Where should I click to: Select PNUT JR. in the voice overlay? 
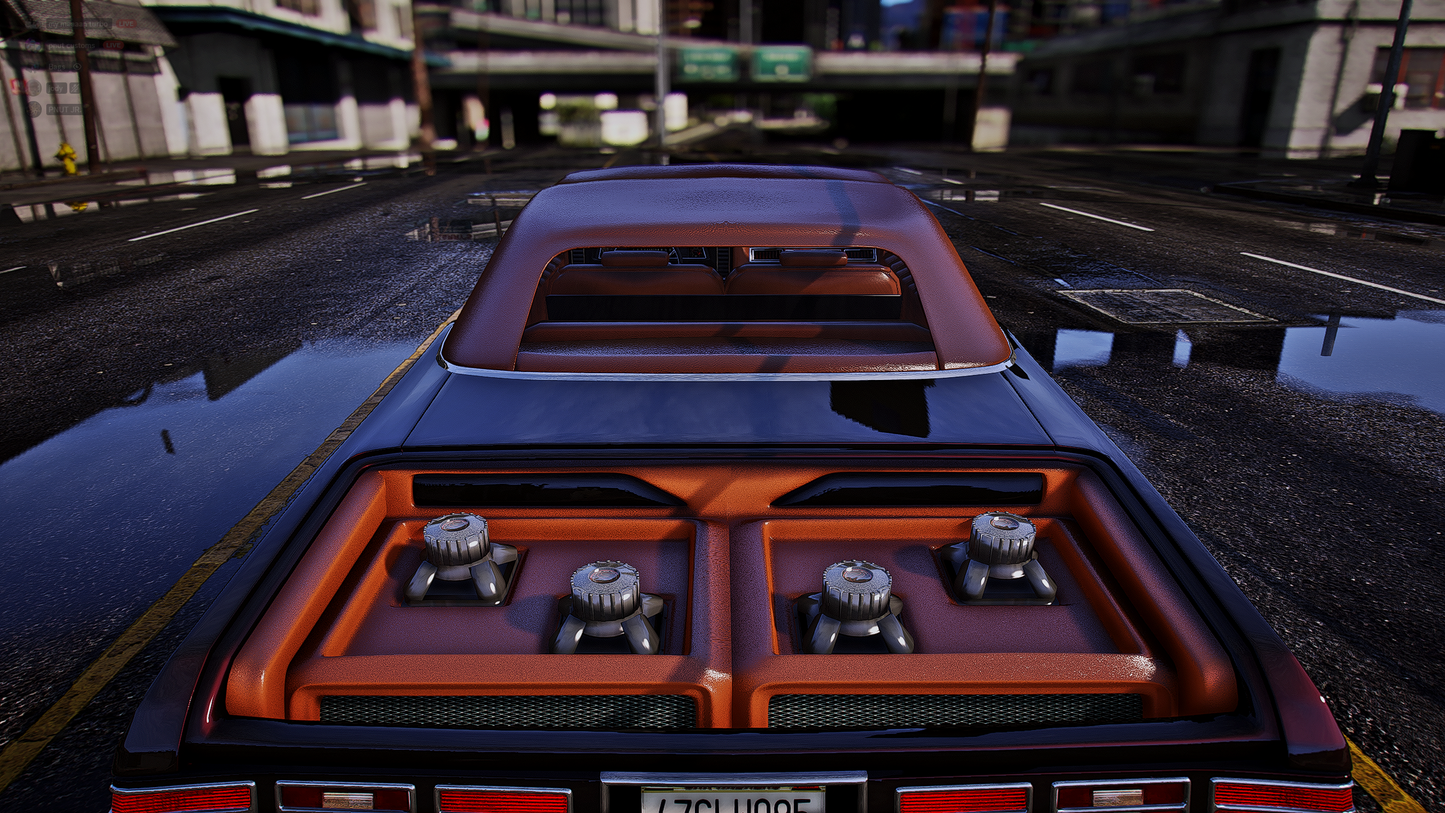(65, 109)
